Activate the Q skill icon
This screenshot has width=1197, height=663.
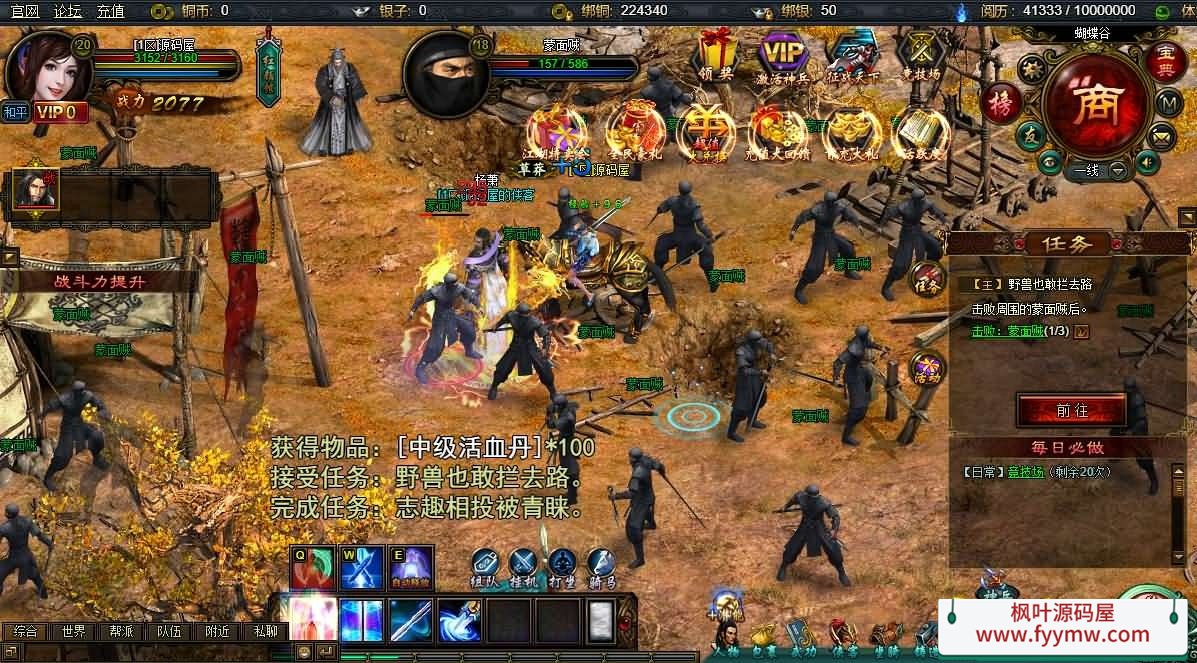pyautogui.click(x=313, y=568)
